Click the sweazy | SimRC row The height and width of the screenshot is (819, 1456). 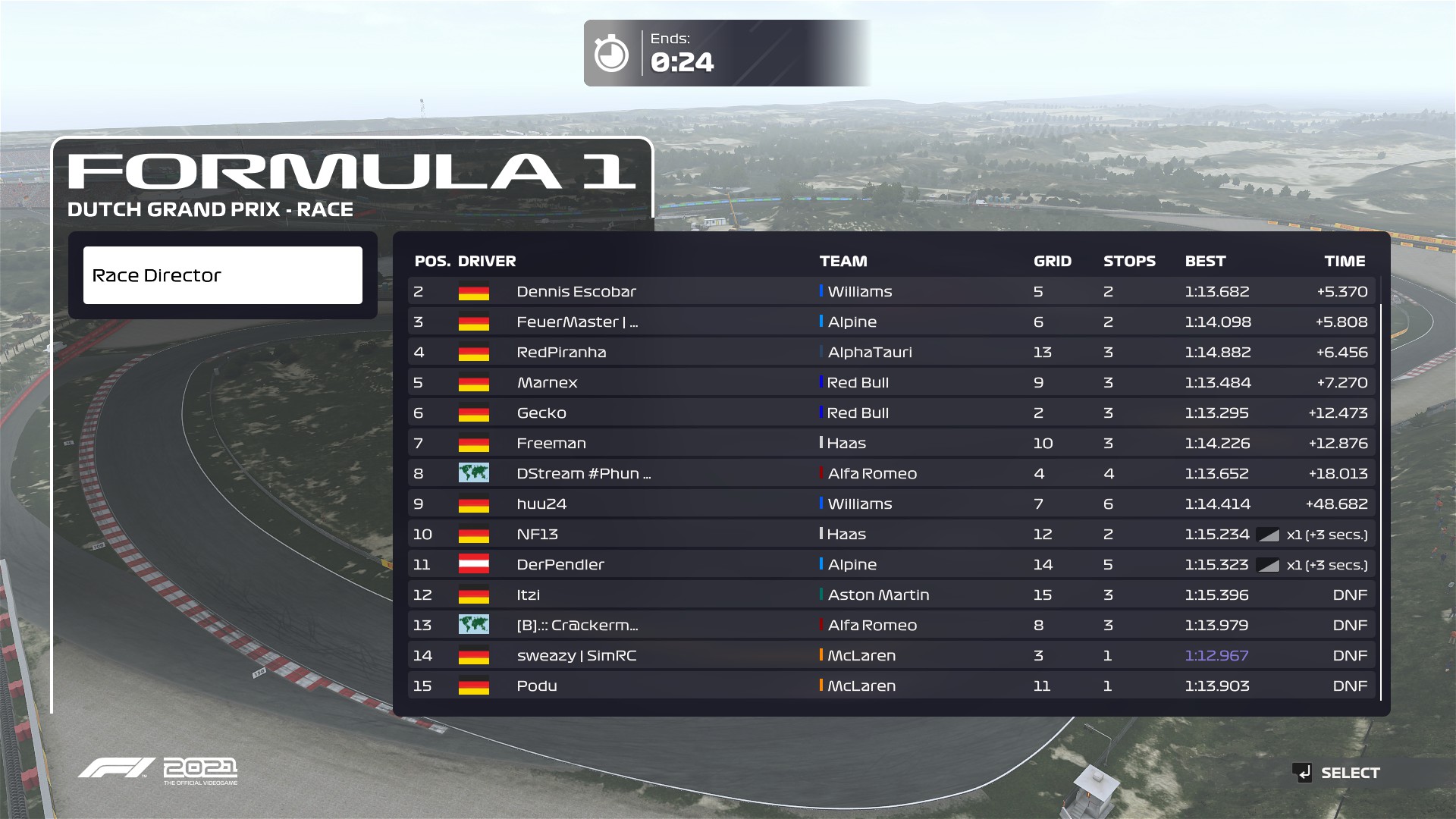[x=891, y=655]
